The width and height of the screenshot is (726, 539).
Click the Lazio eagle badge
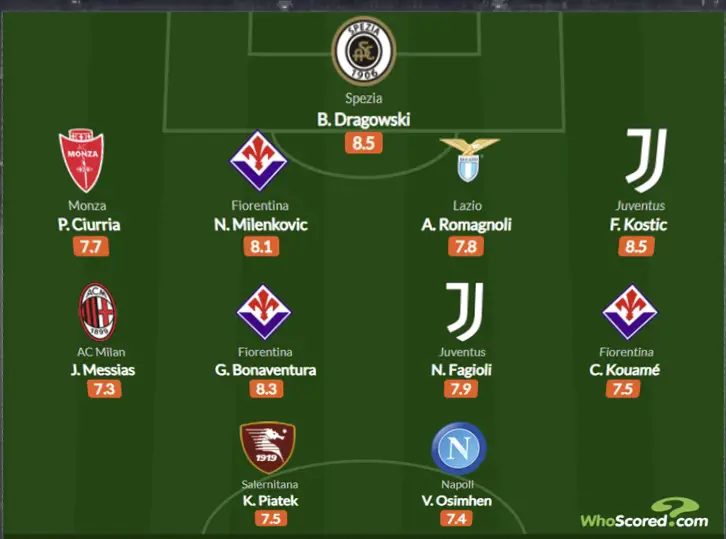[x=466, y=160]
